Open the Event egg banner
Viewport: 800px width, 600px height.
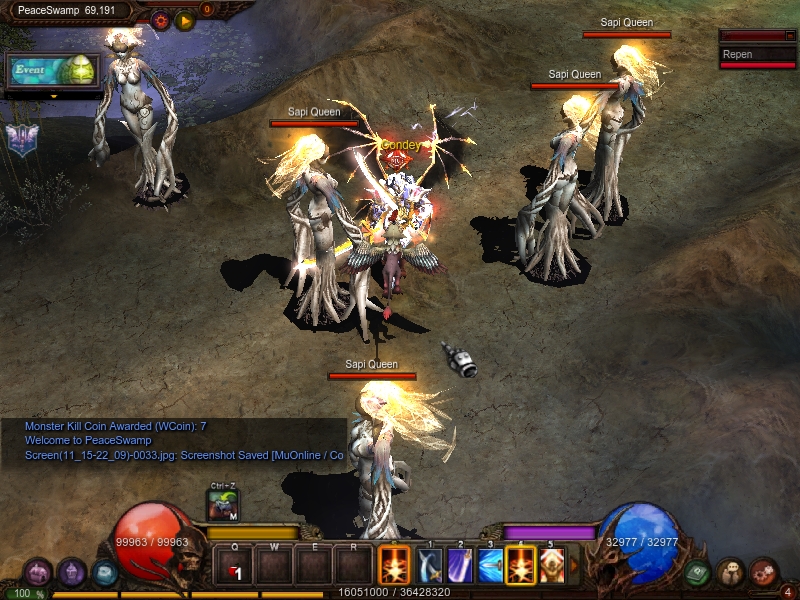(54, 71)
